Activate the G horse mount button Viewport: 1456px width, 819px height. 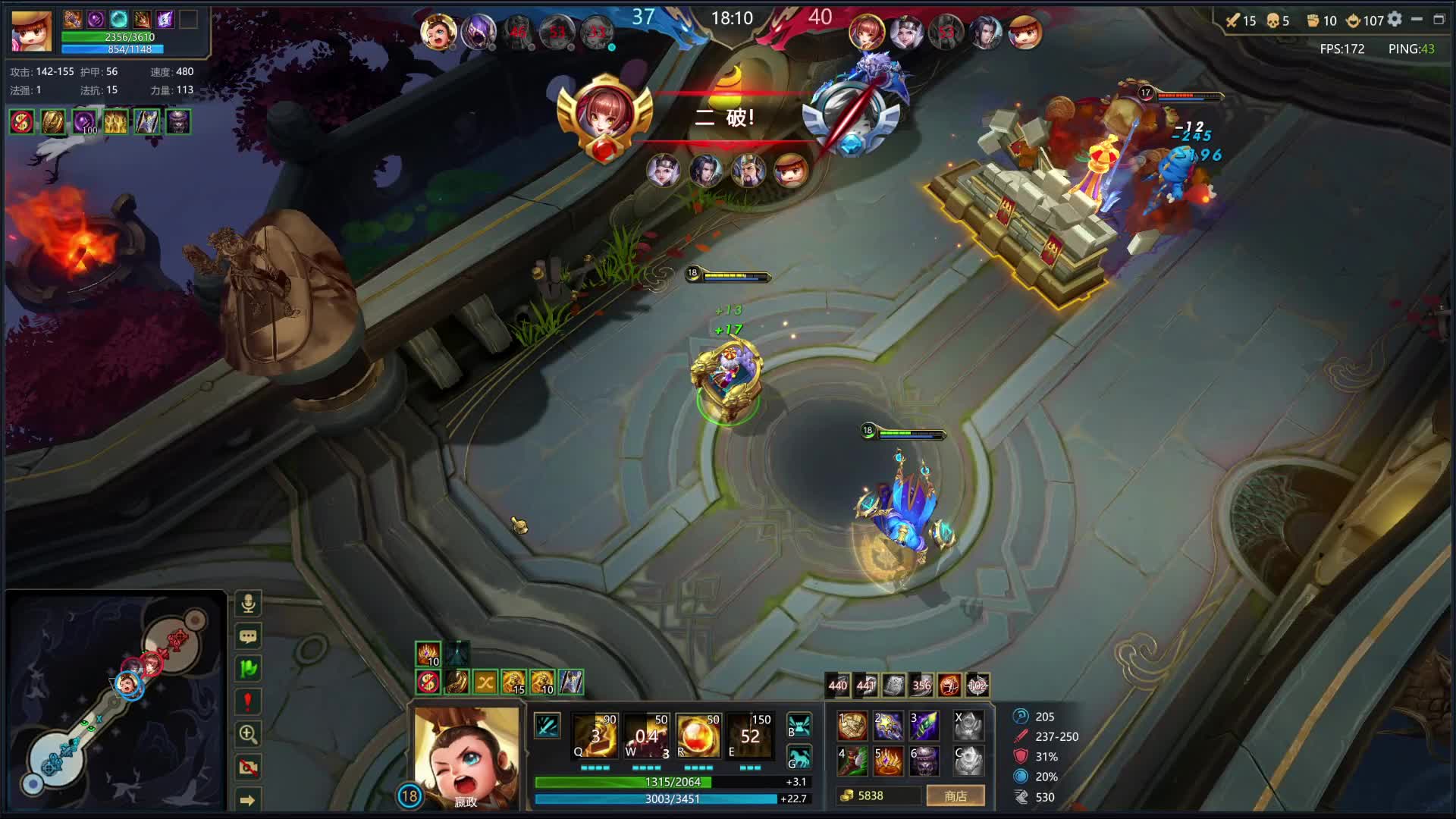point(799,758)
